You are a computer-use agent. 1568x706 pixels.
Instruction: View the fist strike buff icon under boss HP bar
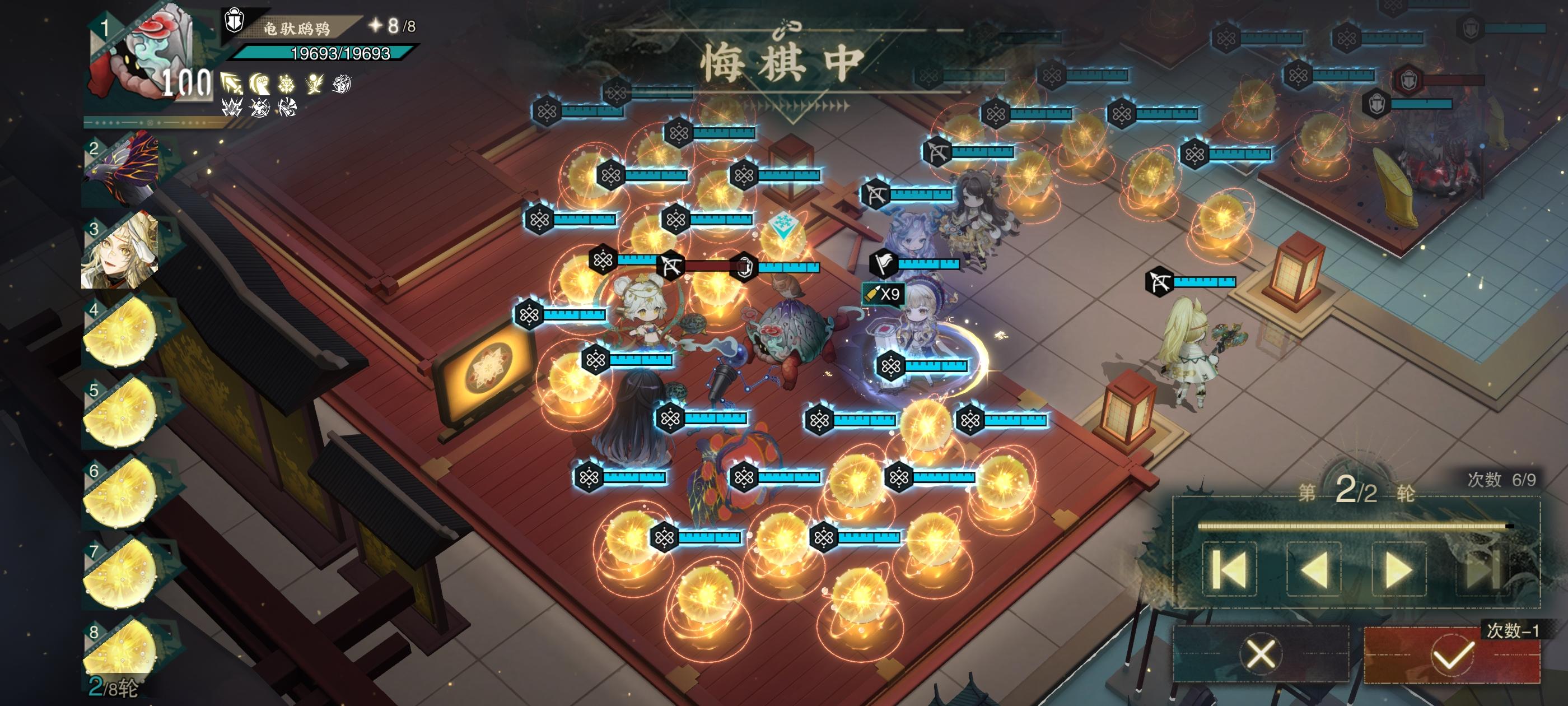click(x=260, y=83)
